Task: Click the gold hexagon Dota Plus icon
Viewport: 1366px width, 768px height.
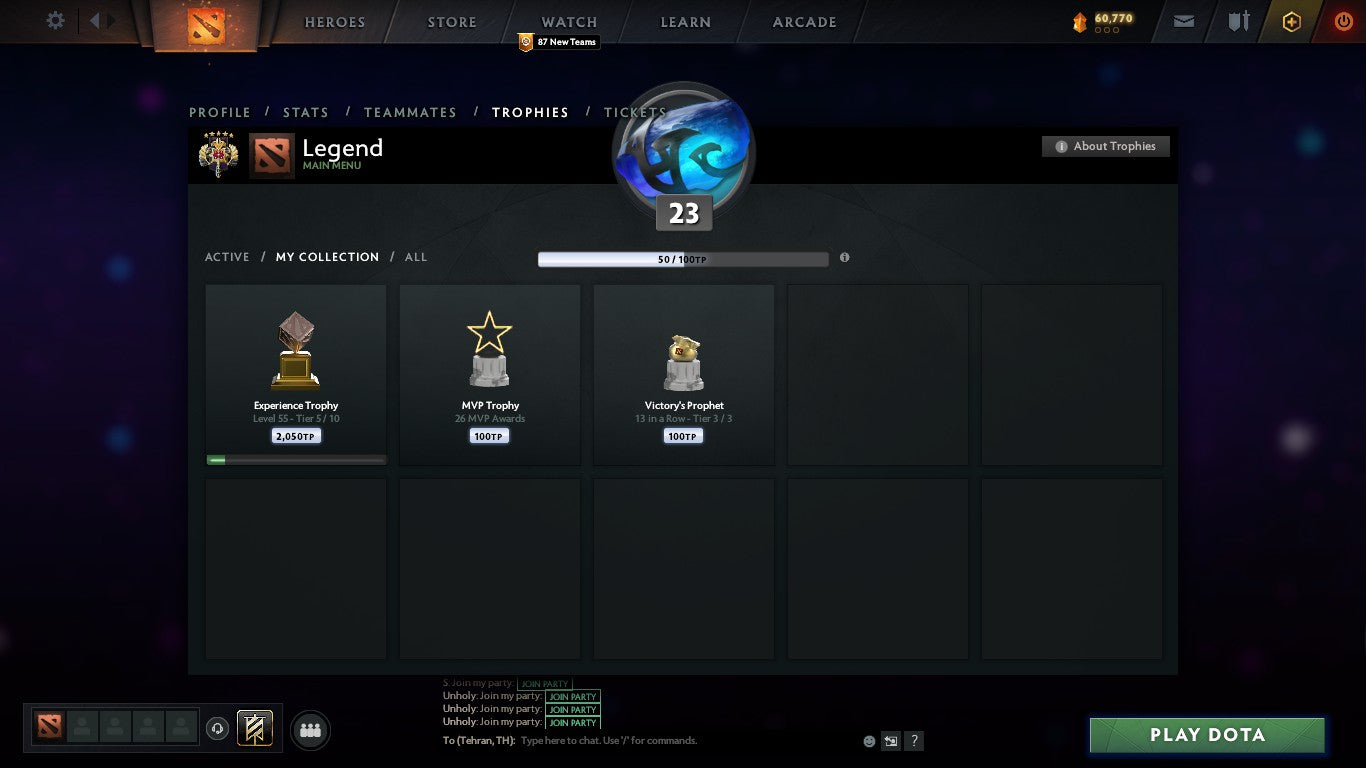Action: click(x=1291, y=20)
